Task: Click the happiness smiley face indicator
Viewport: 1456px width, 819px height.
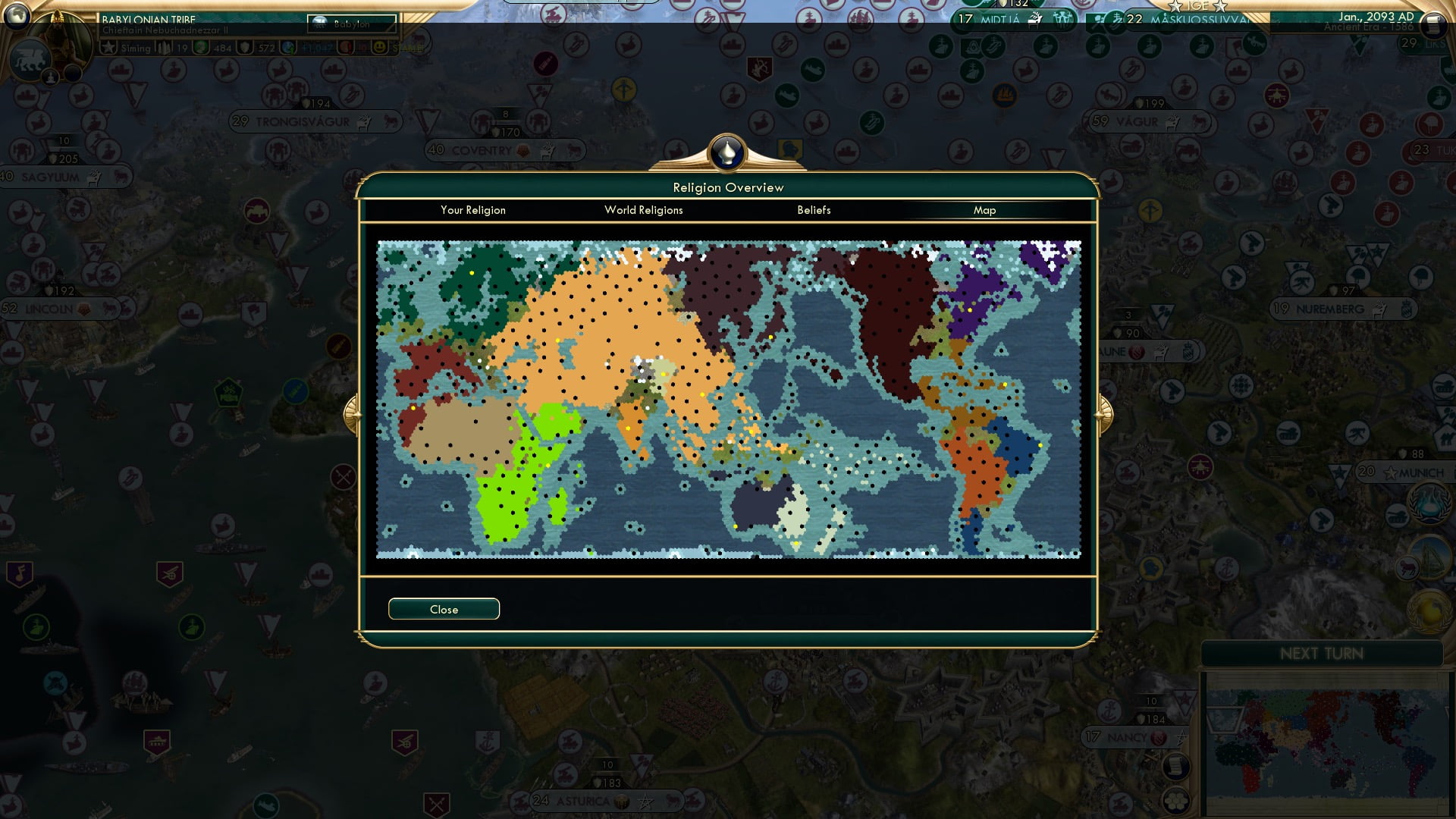Action: pyautogui.click(x=381, y=49)
